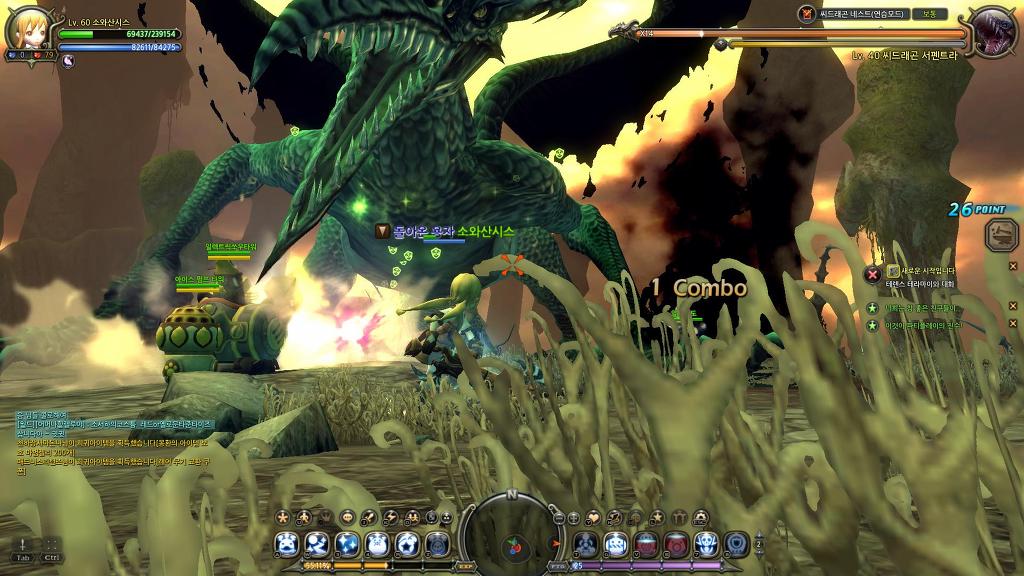Click the heart icon in the small menu row
The image size is (1024, 576).
click(x=593, y=517)
